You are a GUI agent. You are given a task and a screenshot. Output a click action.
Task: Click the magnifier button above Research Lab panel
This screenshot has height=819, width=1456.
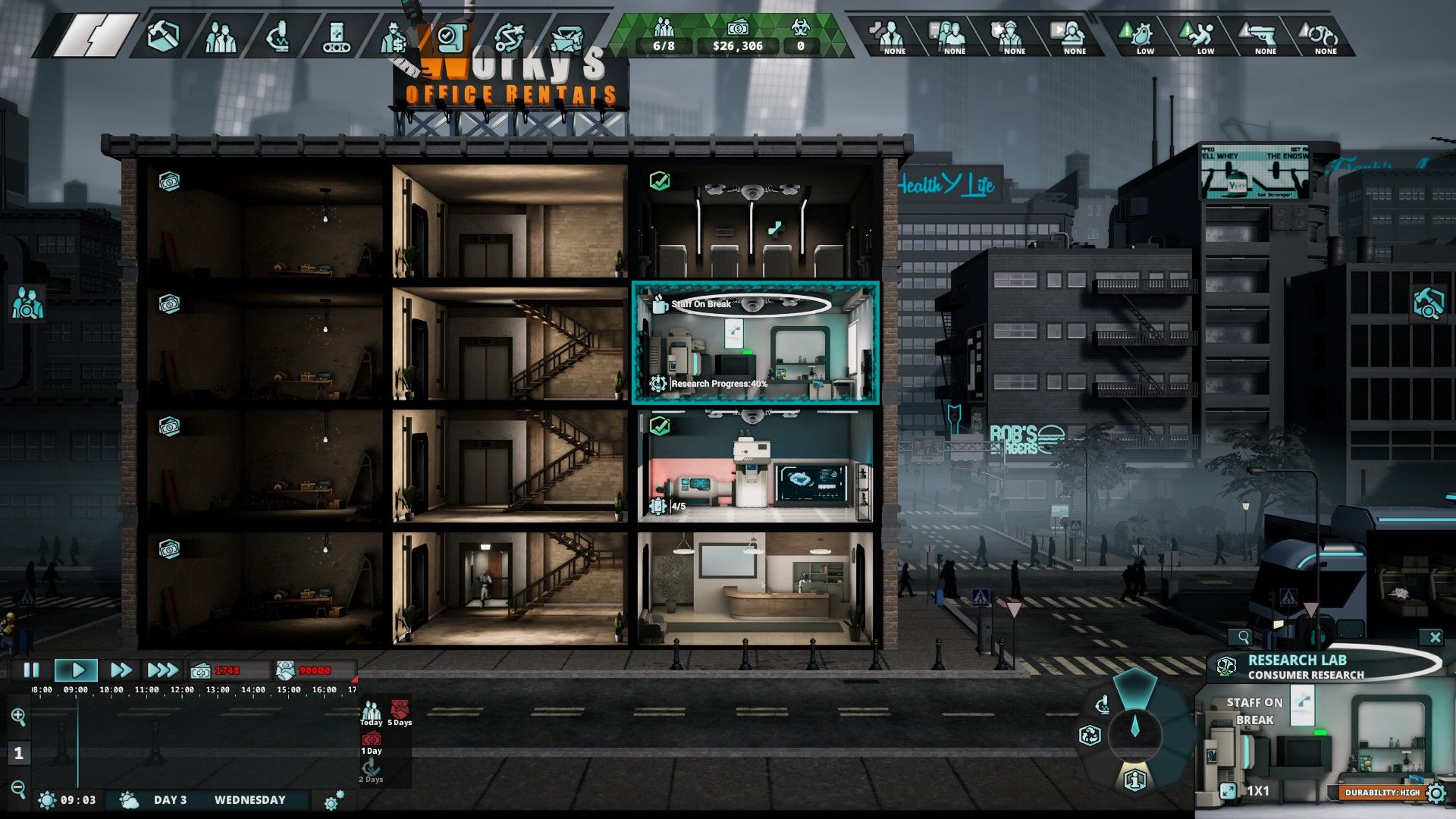click(1244, 637)
